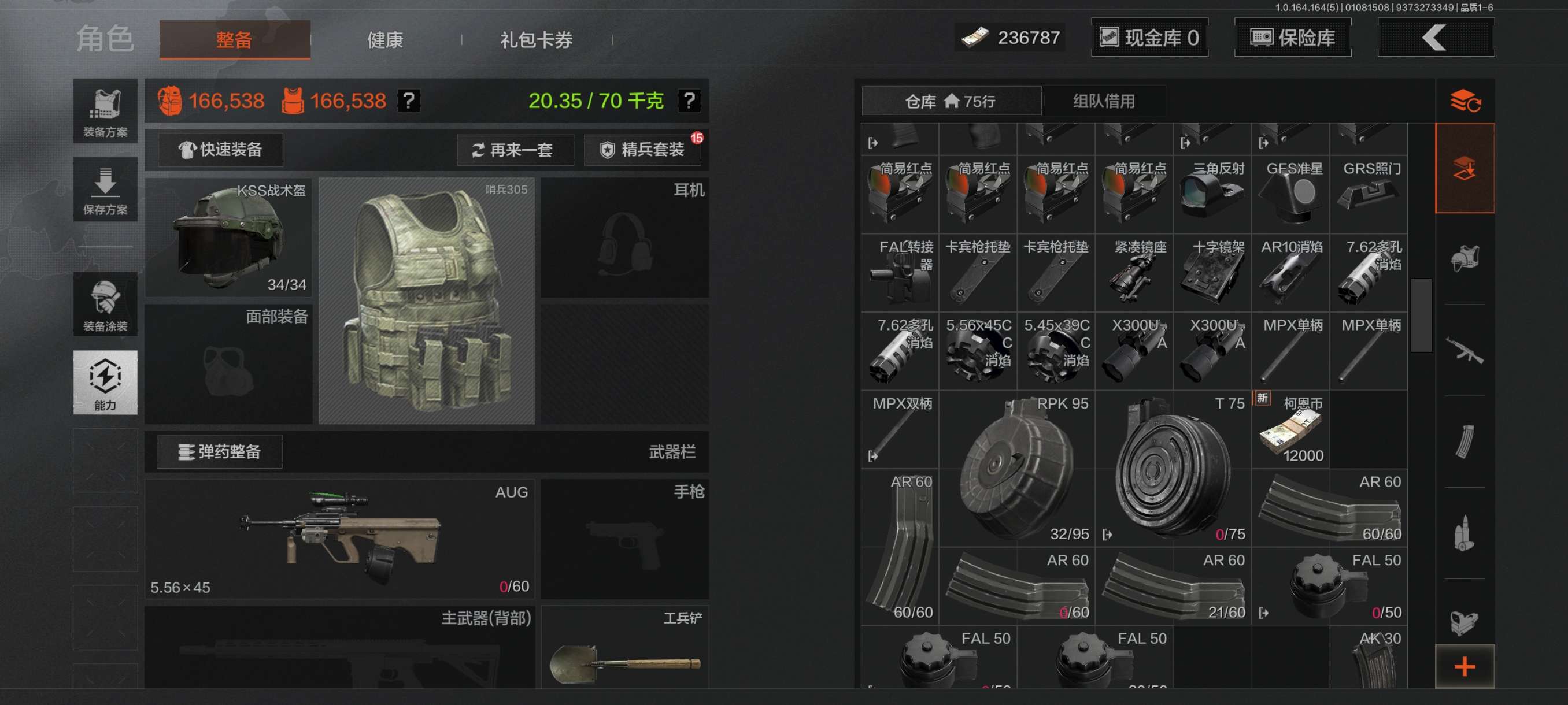Click the orange plus button
The width and height of the screenshot is (1568, 705).
point(1465,667)
